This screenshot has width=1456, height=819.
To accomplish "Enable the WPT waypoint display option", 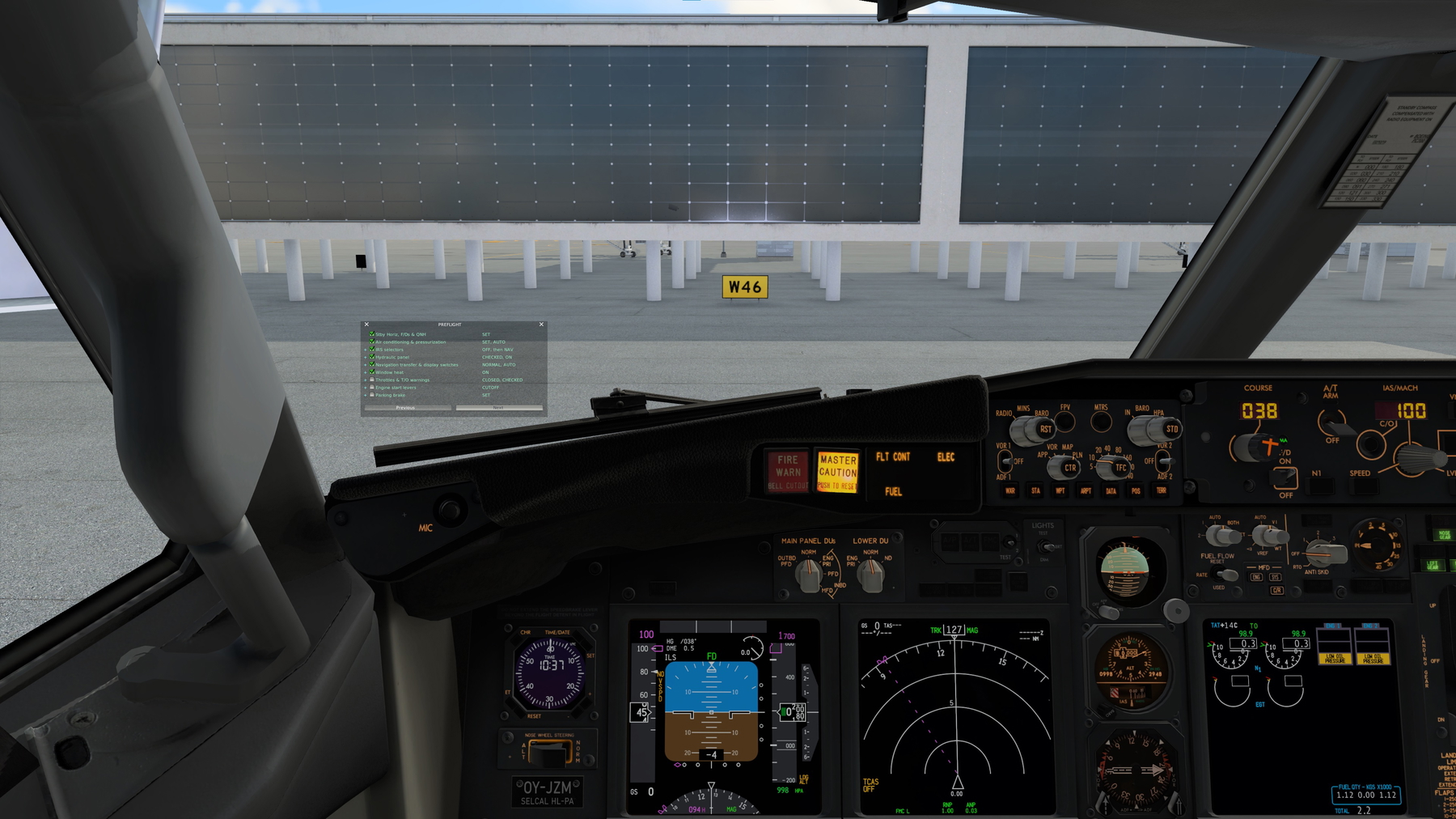I will point(1061,491).
